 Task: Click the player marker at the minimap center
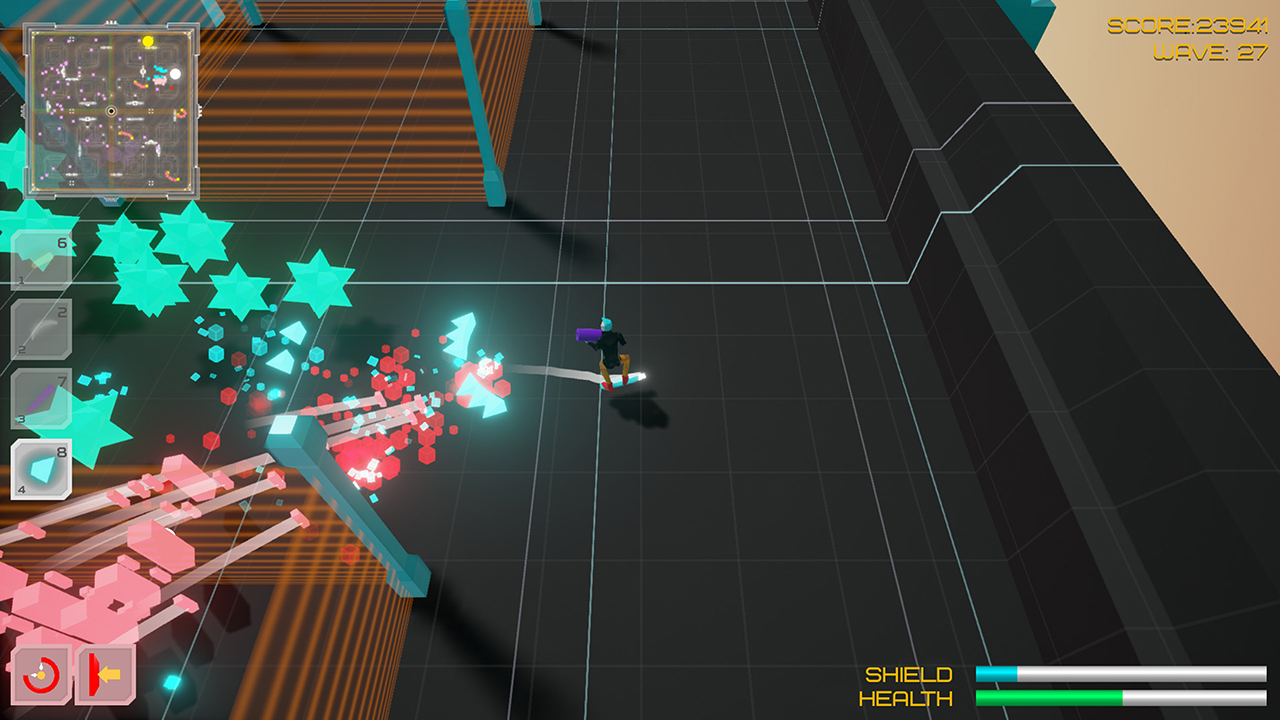(x=112, y=111)
